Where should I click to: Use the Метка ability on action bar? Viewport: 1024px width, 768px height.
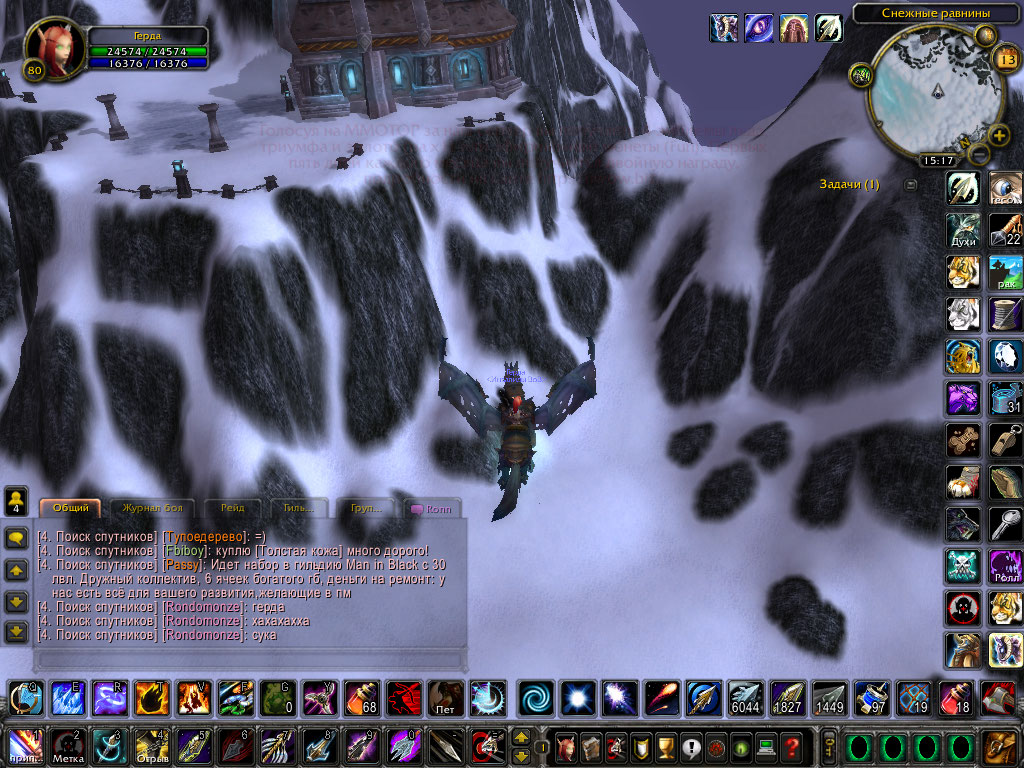pyautogui.click(x=66, y=746)
